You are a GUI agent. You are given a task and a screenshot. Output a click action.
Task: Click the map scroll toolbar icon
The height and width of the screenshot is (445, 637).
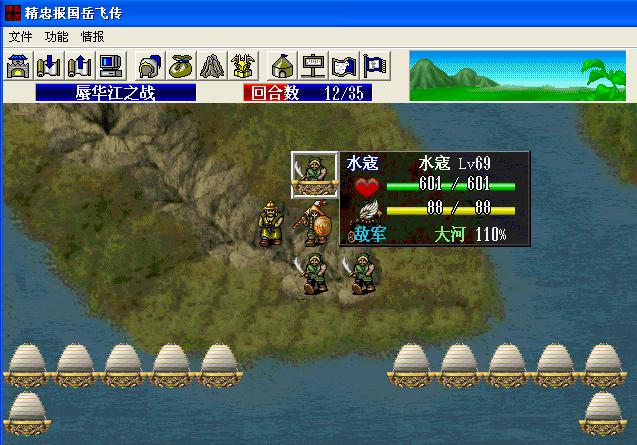[343, 66]
